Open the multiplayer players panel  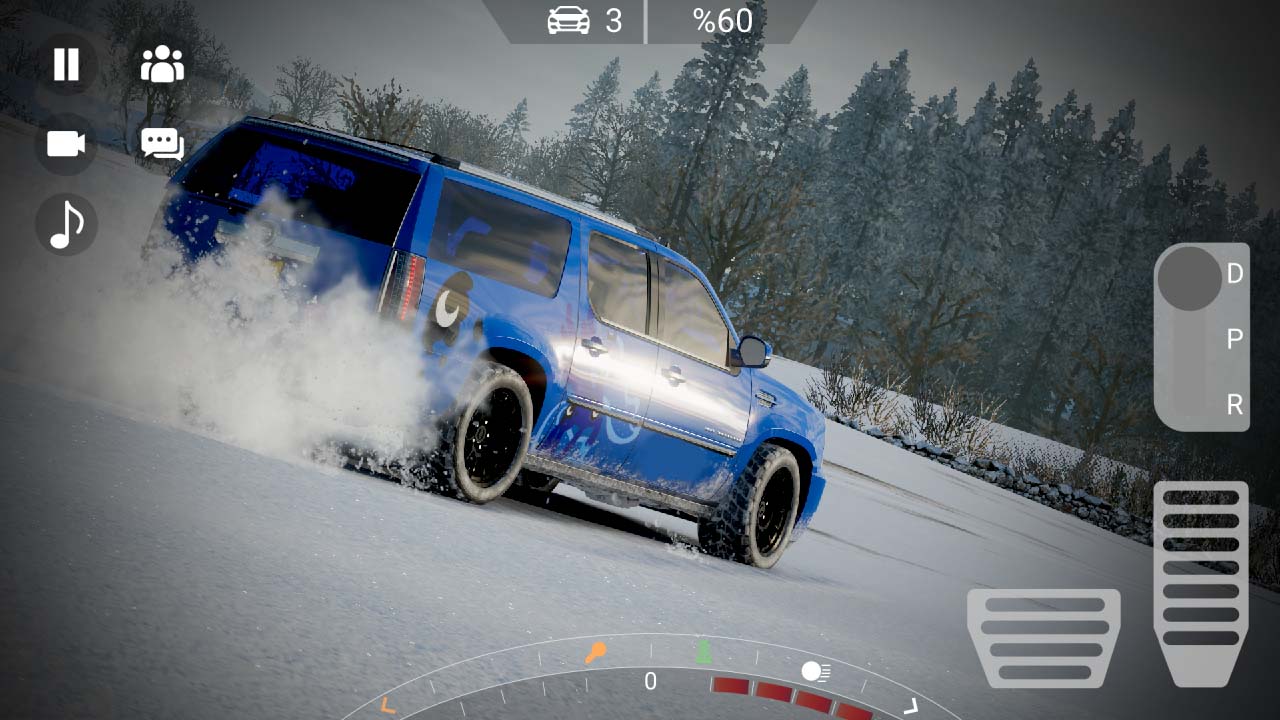[x=161, y=64]
